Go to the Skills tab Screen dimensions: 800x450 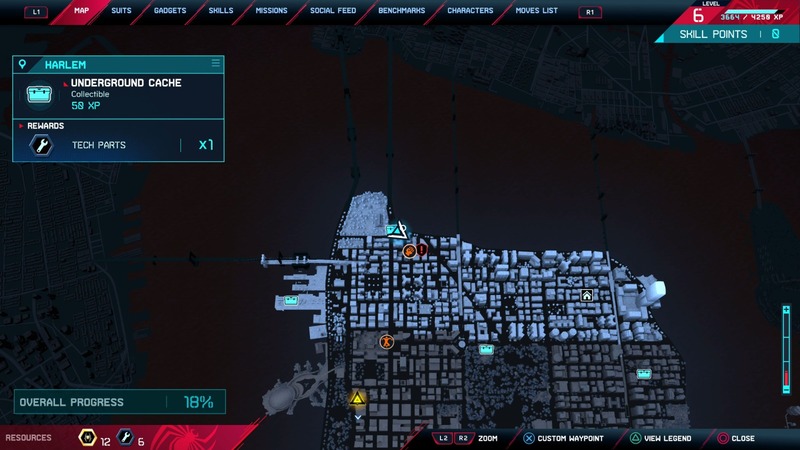click(x=221, y=11)
